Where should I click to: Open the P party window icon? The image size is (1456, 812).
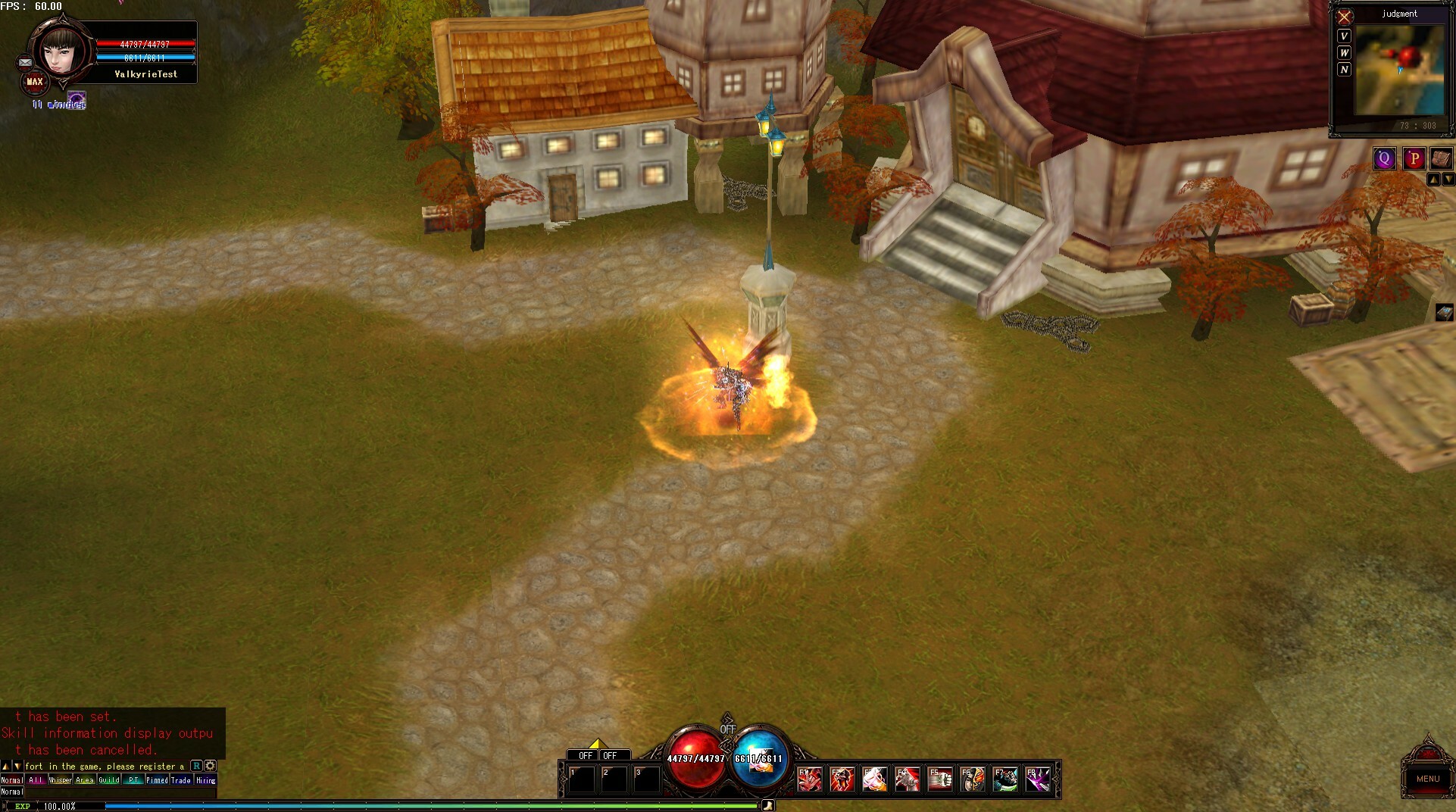tap(1413, 158)
